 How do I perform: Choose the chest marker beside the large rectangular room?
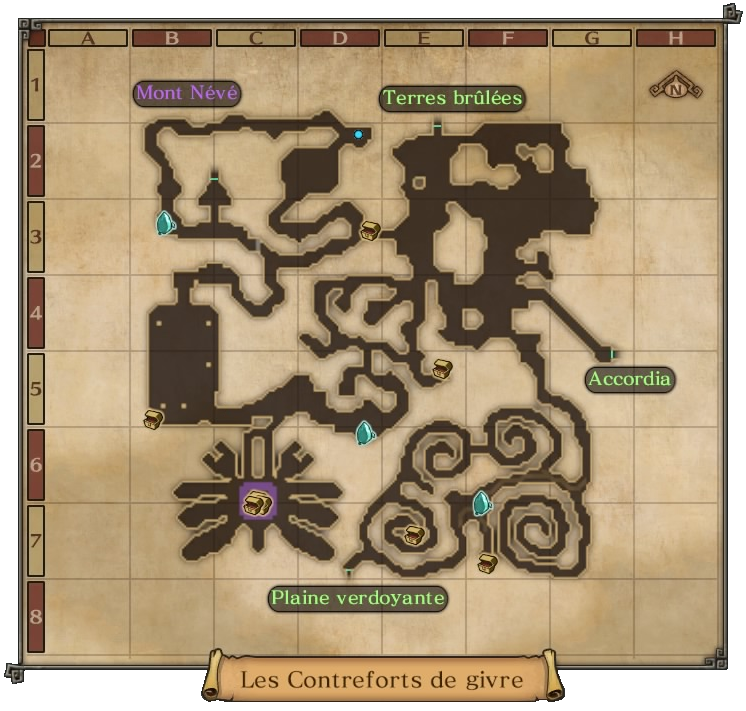pos(153,419)
